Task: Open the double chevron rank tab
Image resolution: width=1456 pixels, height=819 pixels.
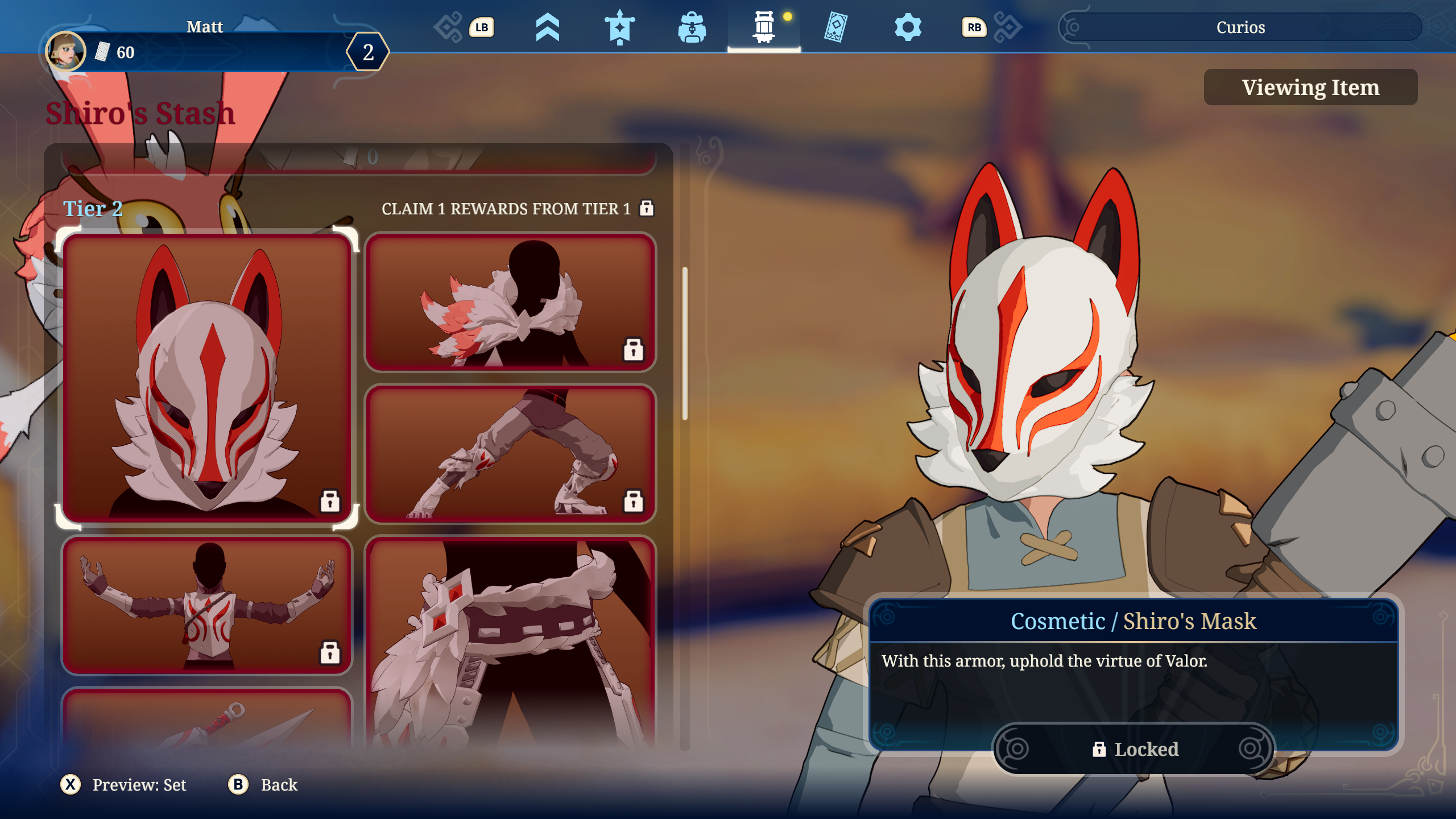Action: 547,27
